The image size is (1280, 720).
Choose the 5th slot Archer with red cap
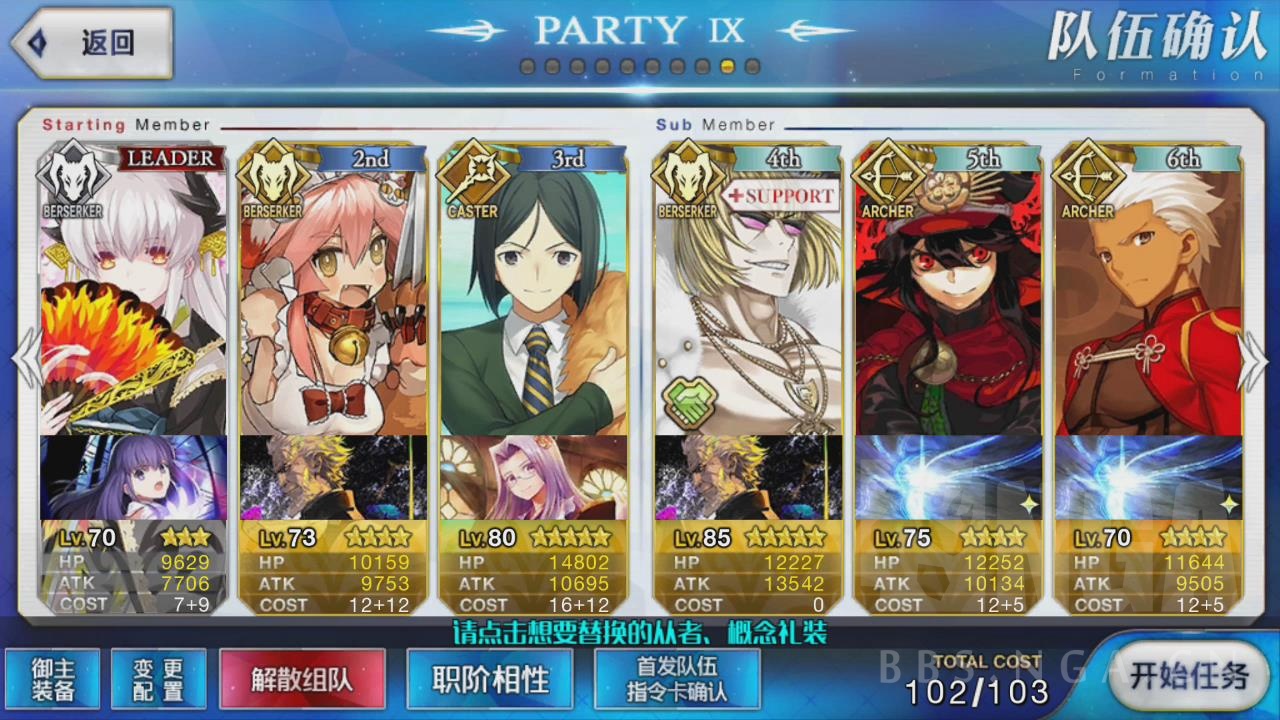click(x=947, y=300)
